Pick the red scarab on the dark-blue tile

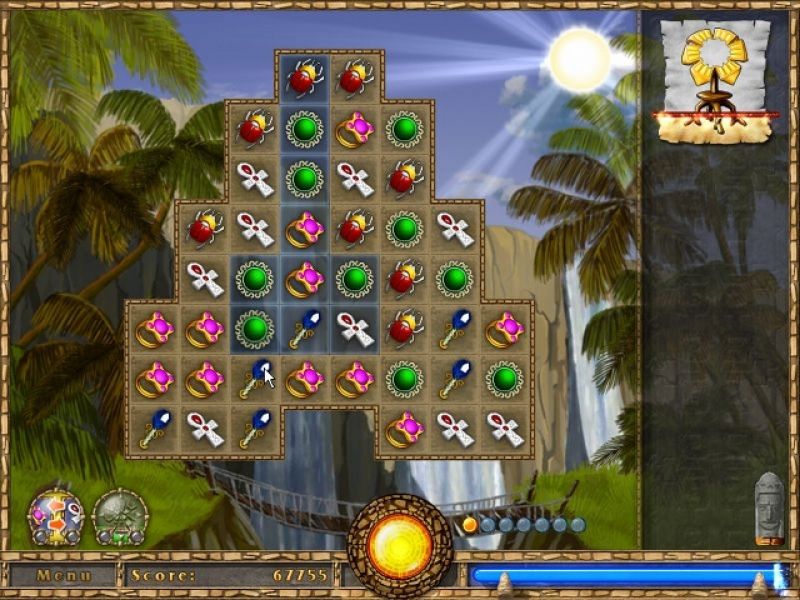304,78
